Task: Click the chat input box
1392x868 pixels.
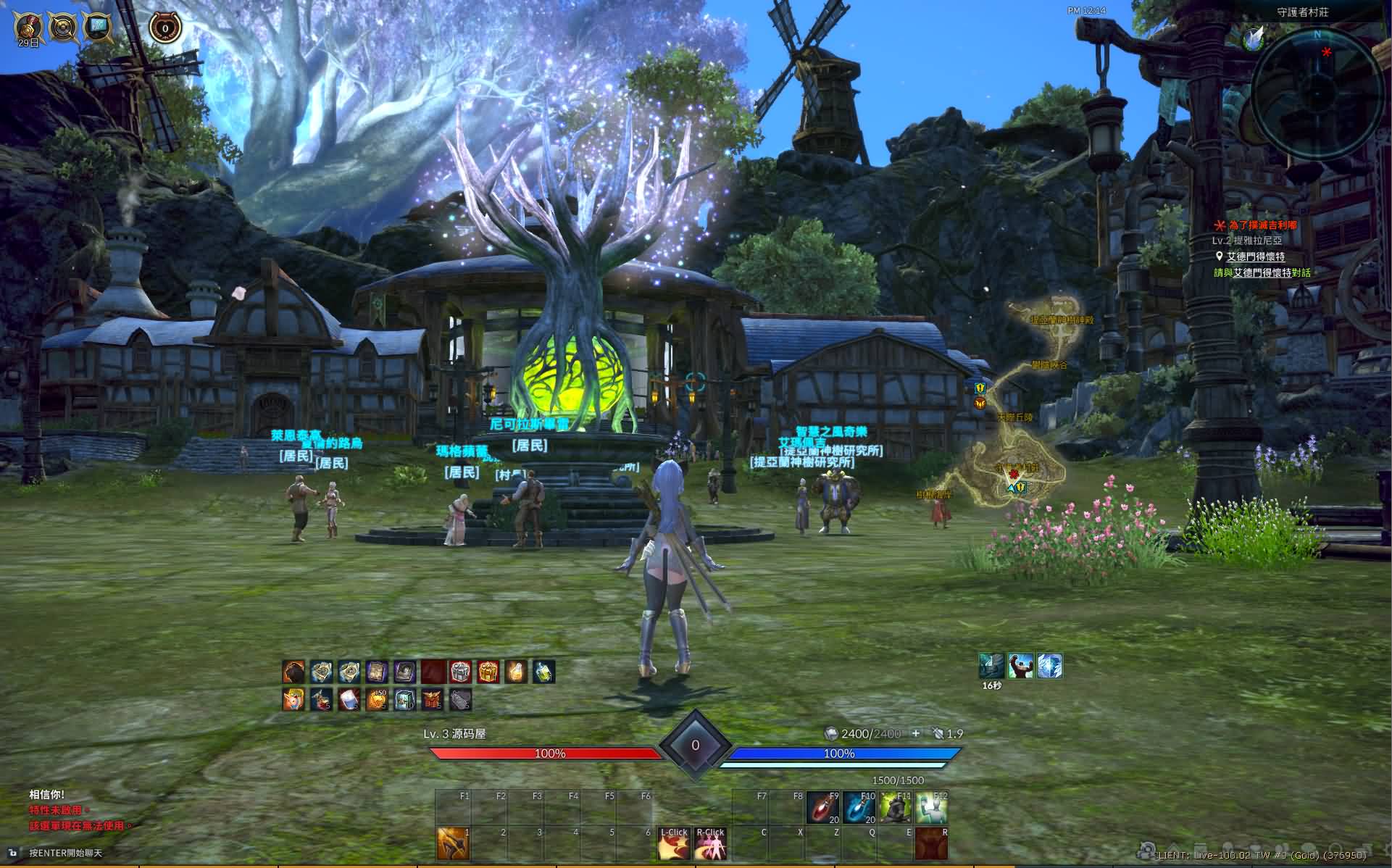Action: (67, 853)
